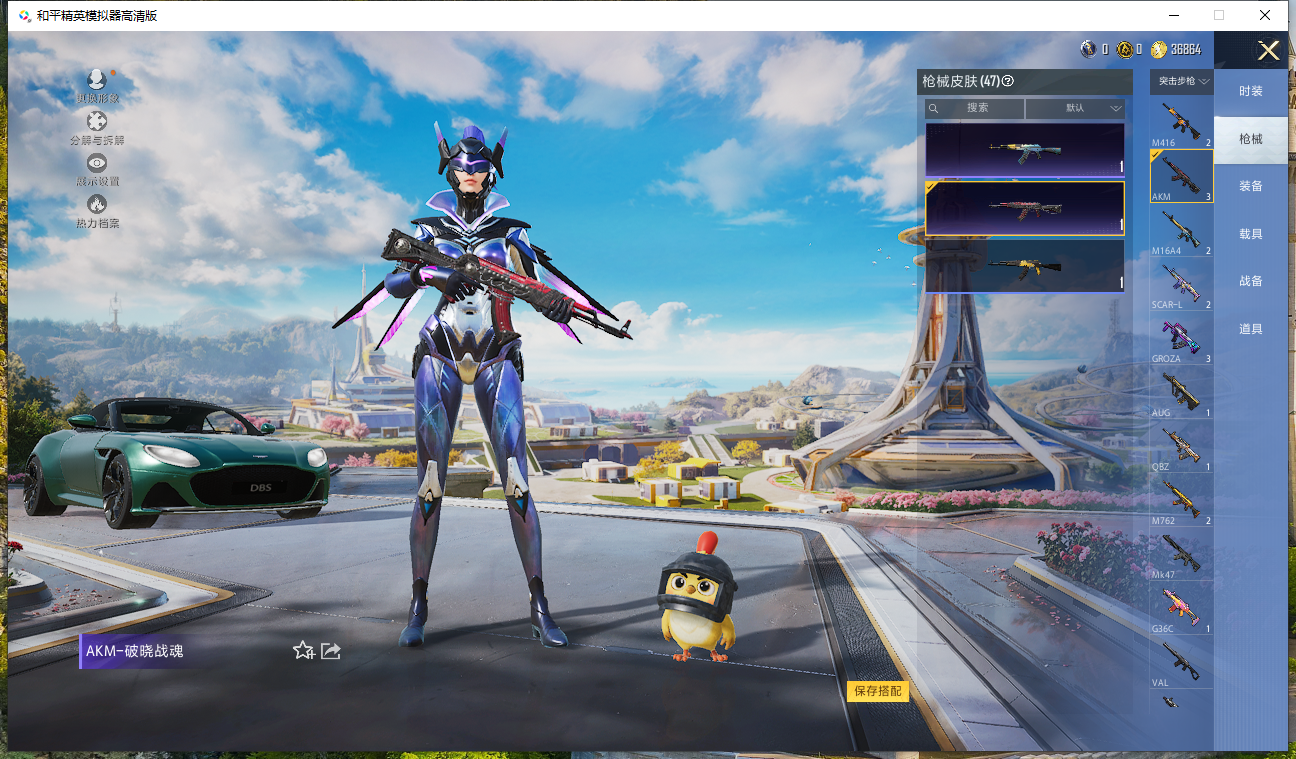Select the M16A4 weapon entry

pos(1181,231)
